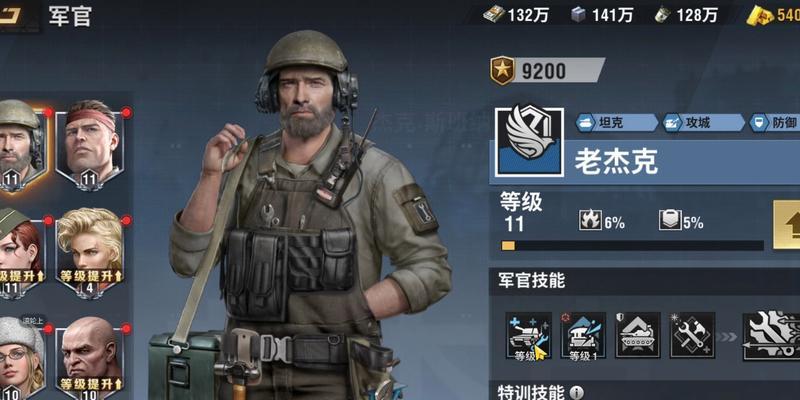Select the red headband officer portrait
The width and height of the screenshot is (800, 400).
92,145
